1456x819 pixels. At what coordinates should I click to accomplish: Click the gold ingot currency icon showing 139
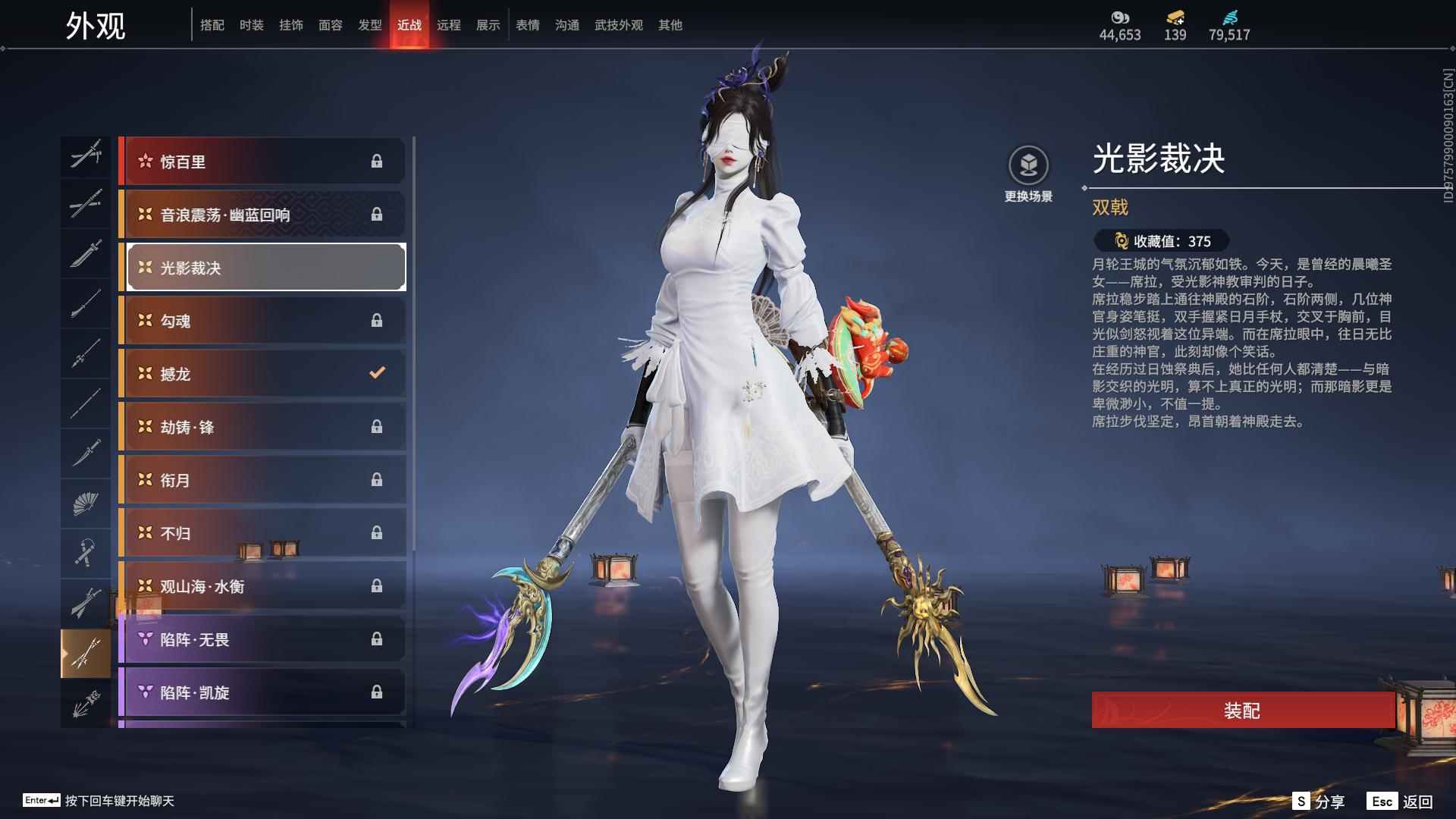[1172, 16]
